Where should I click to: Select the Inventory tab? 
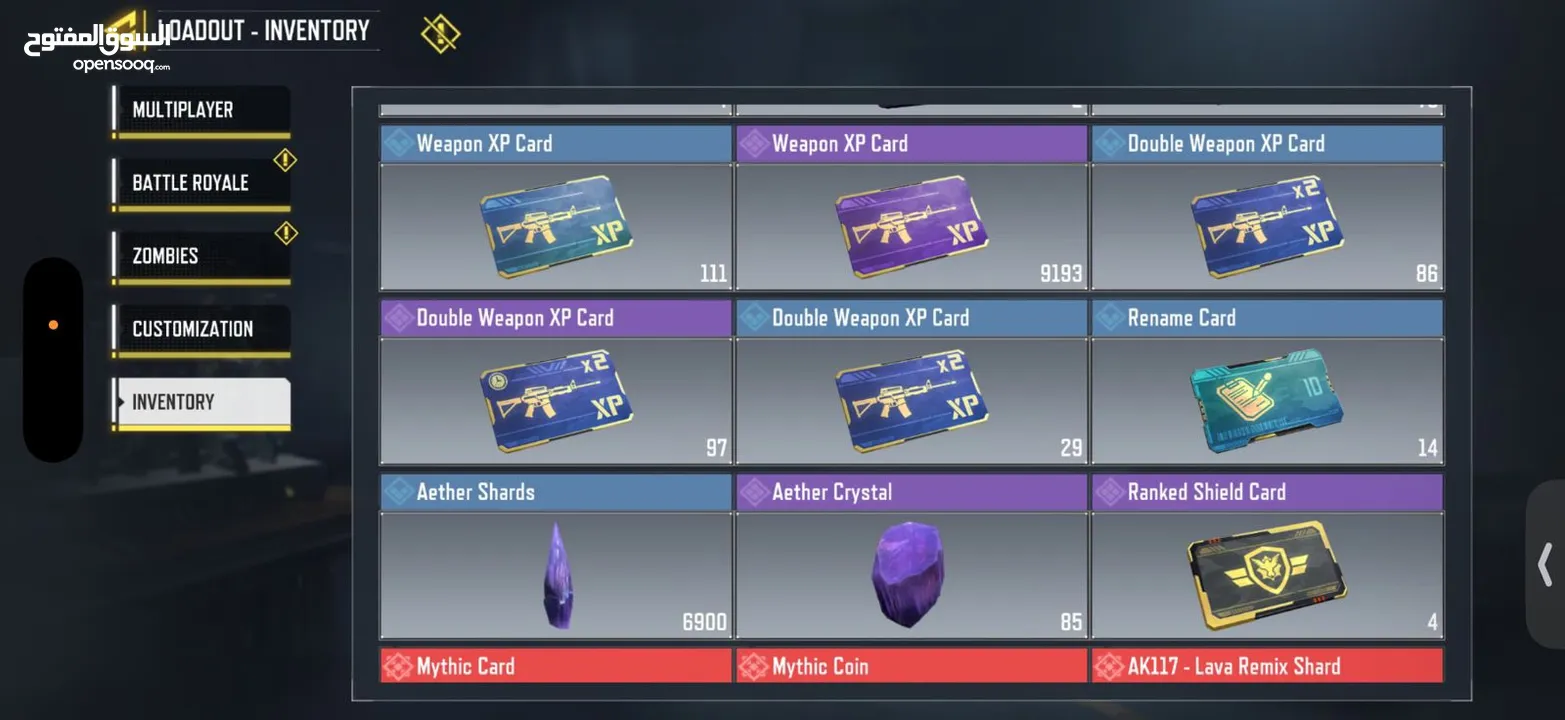200,401
